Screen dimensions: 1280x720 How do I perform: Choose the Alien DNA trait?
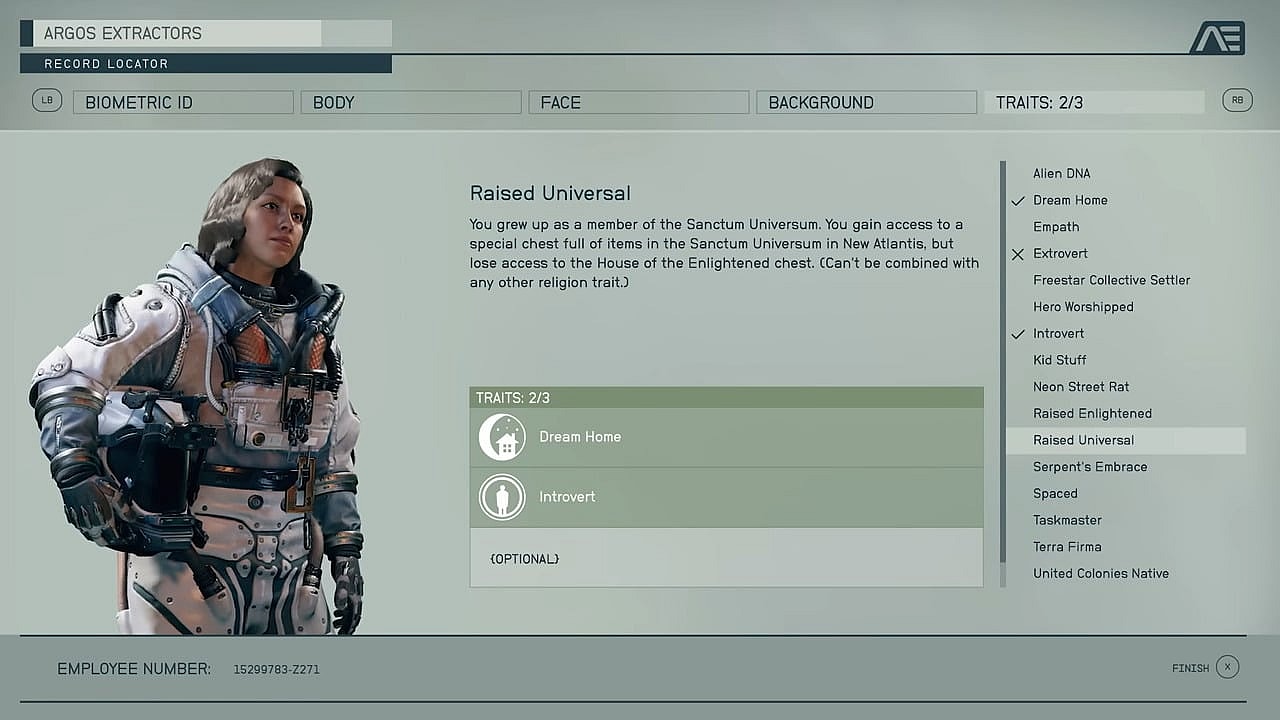click(1061, 173)
